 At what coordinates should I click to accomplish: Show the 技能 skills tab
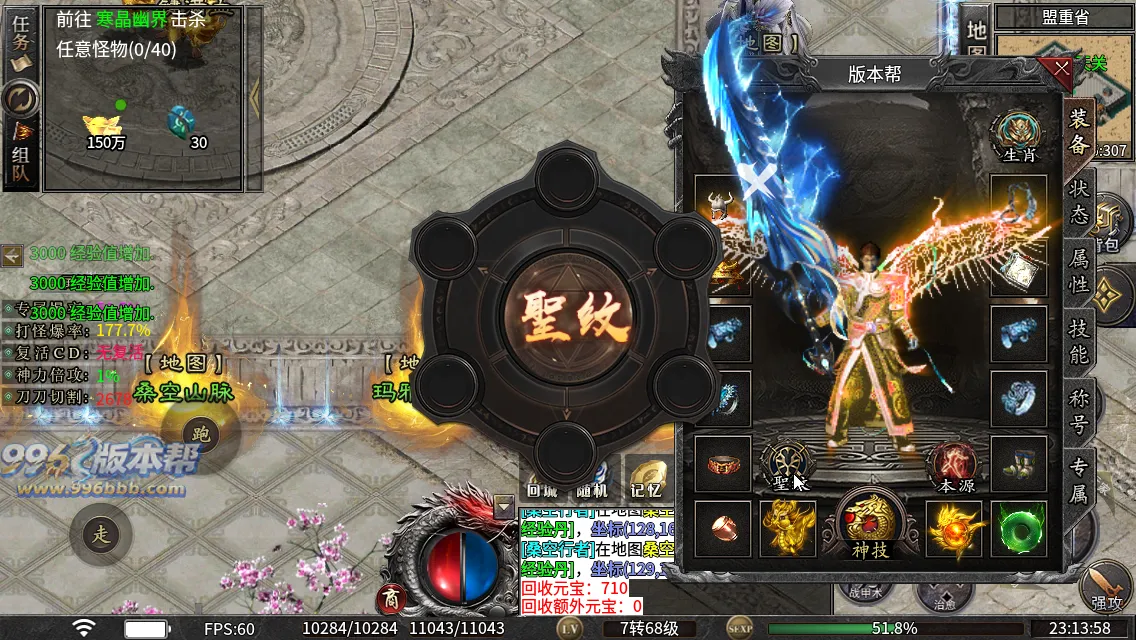point(1079,341)
